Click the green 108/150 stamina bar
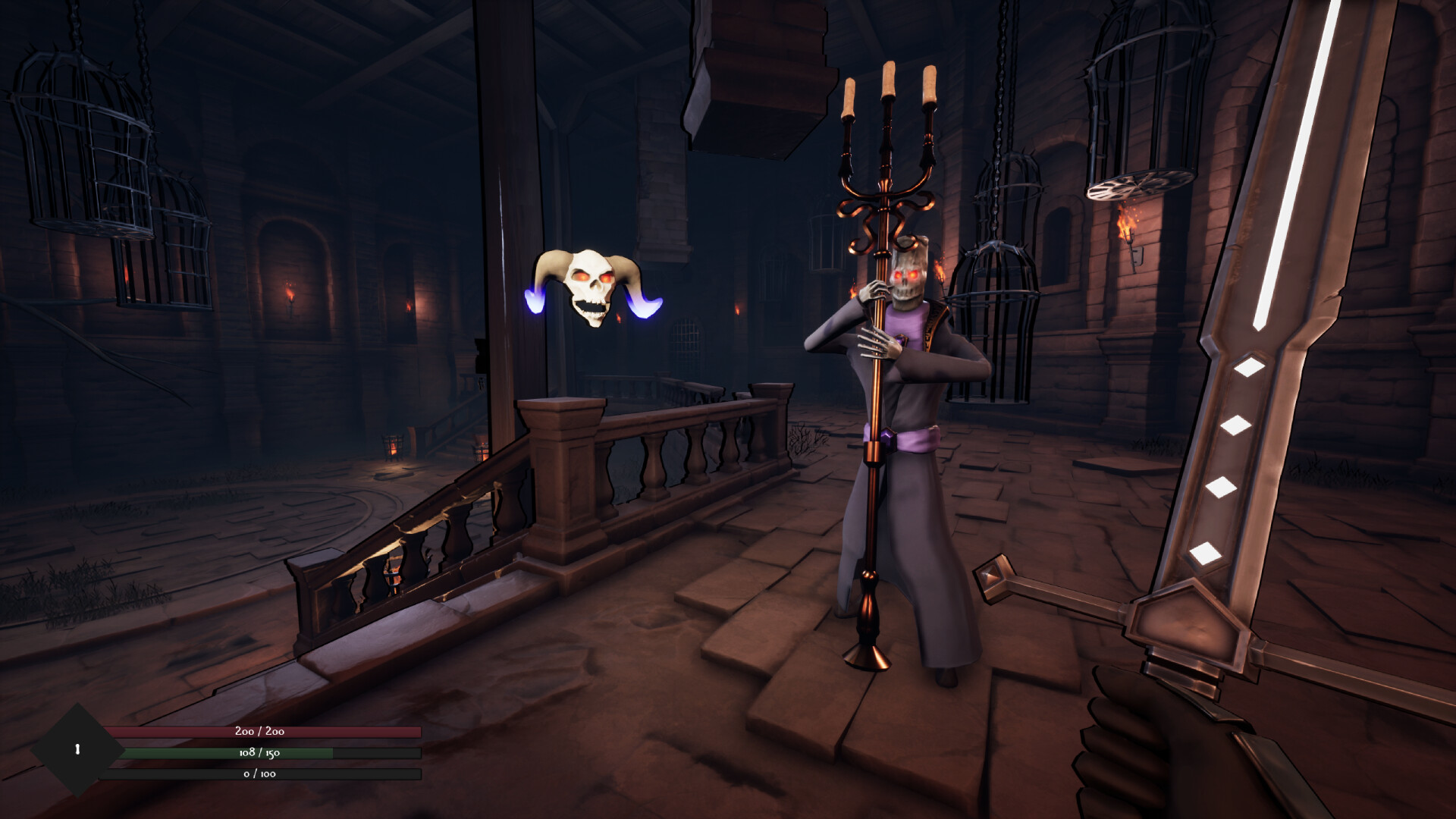The image size is (1456, 819). [258, 753]
